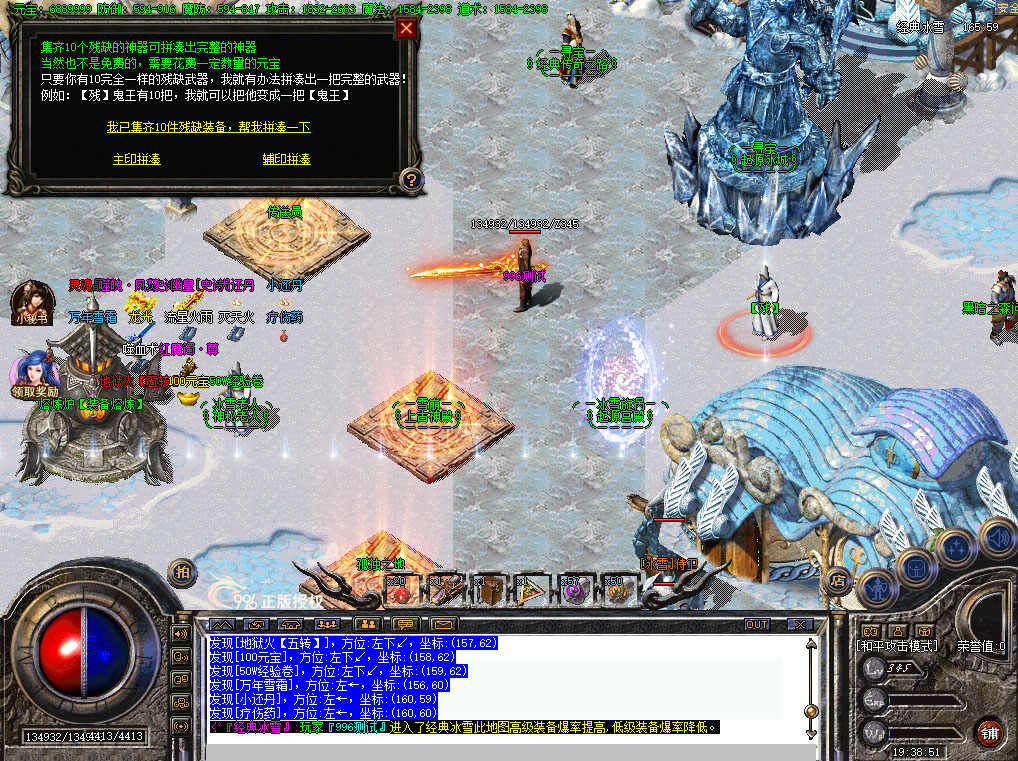Select the purple orb hotbar slot

point(575,591)
